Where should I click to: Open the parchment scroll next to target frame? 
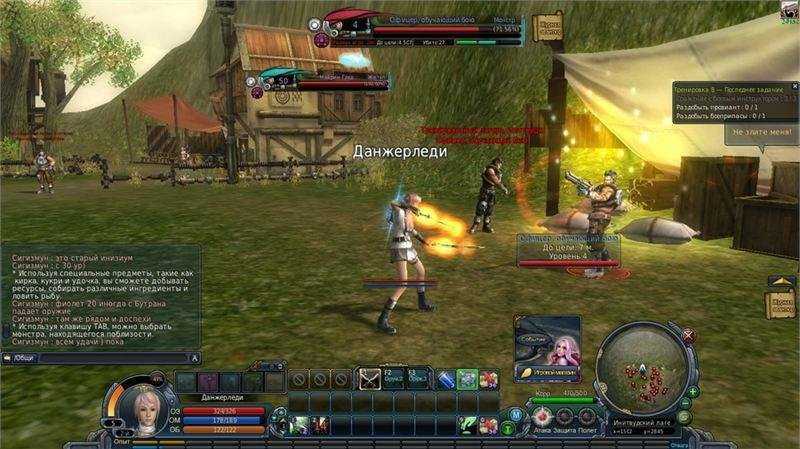549,27
